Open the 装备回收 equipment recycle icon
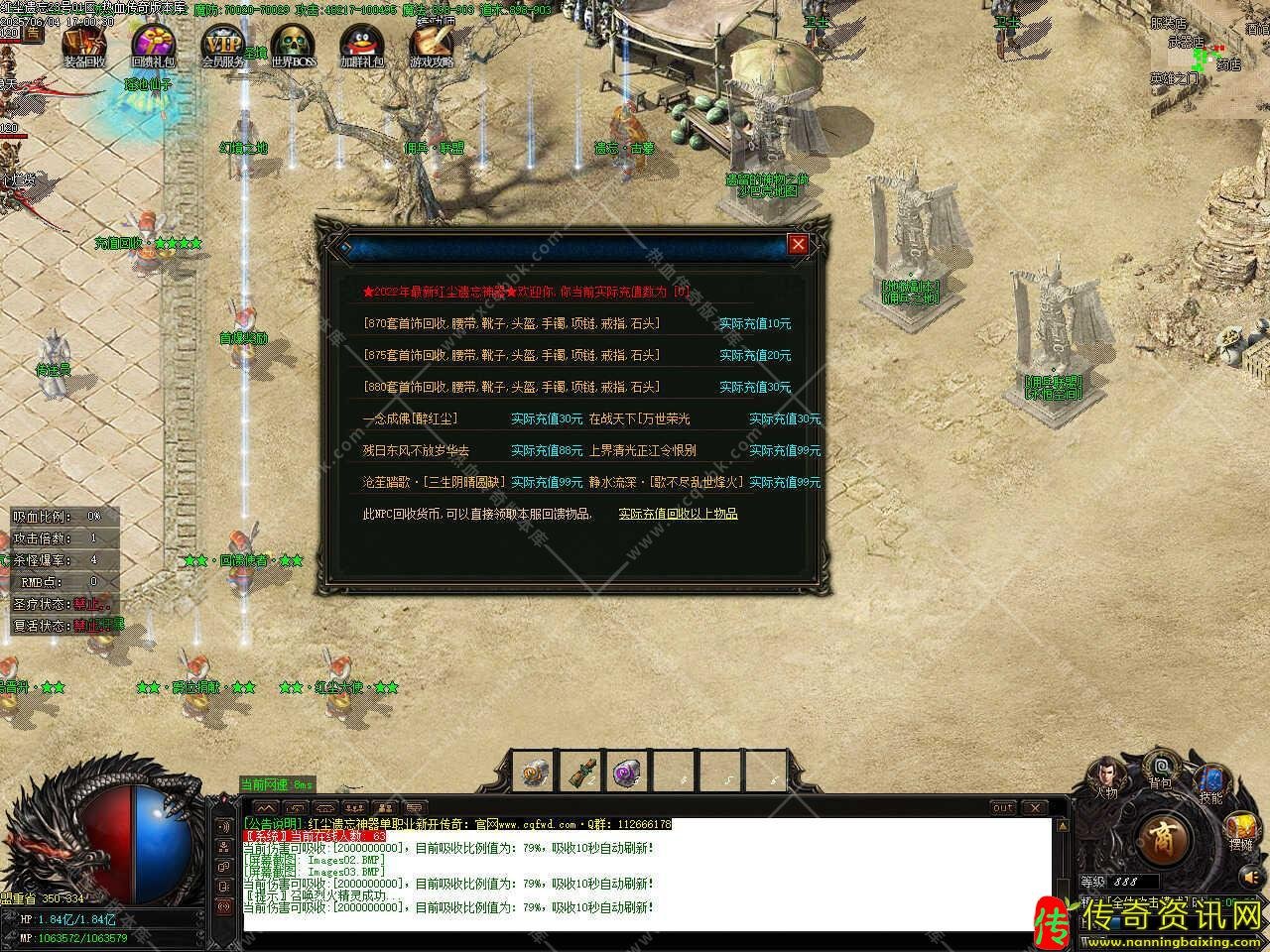Image resolution: width=1270 pixels, height=952 pixels. pos(84,44)
